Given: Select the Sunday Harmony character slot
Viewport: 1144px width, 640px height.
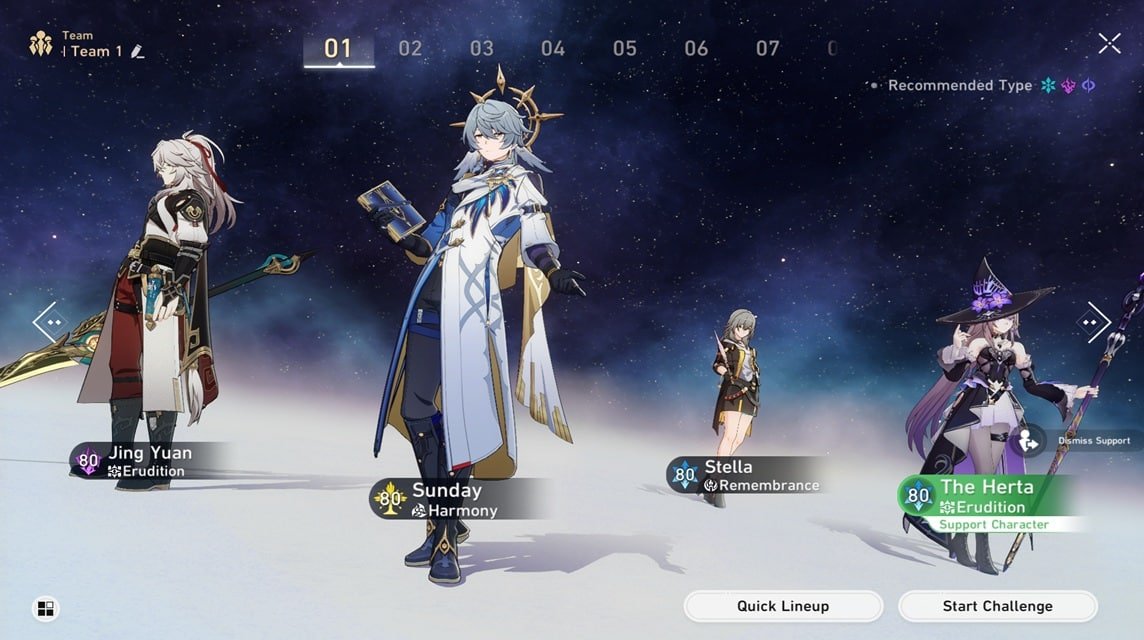Looking at the screenshot, I should tap(447, 499).
